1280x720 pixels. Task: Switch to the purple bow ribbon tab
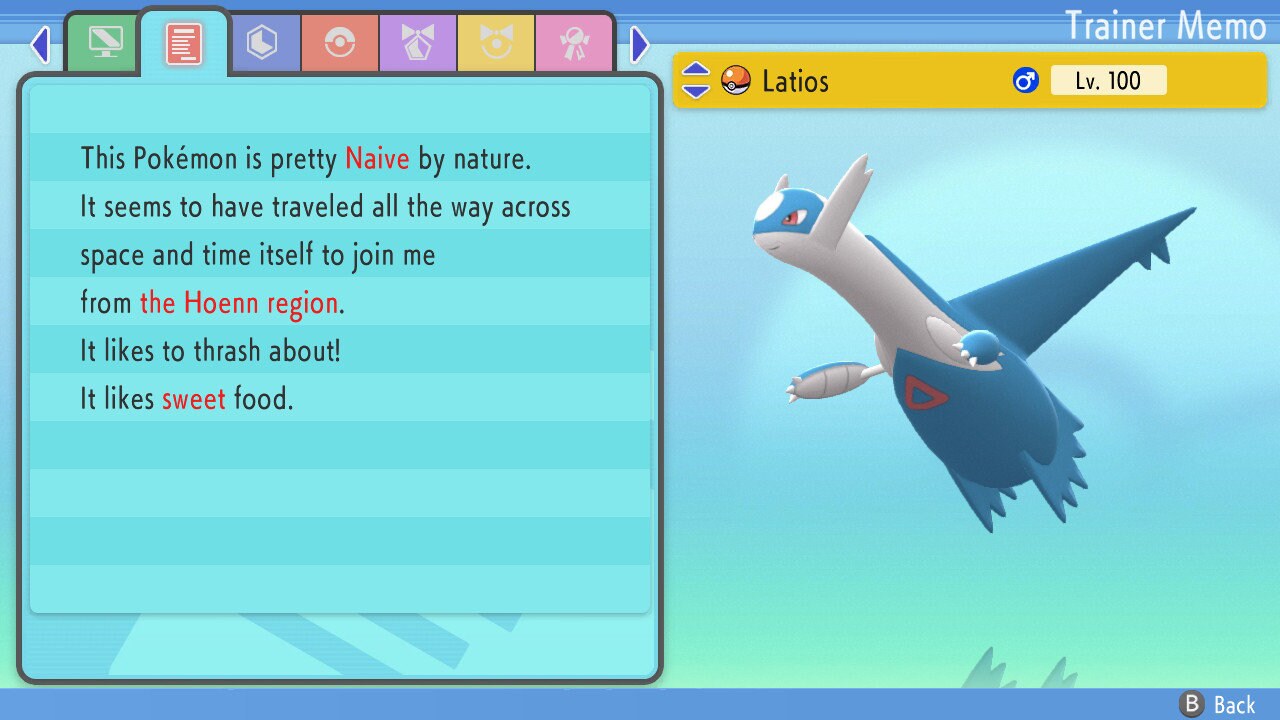click(418, 43)
